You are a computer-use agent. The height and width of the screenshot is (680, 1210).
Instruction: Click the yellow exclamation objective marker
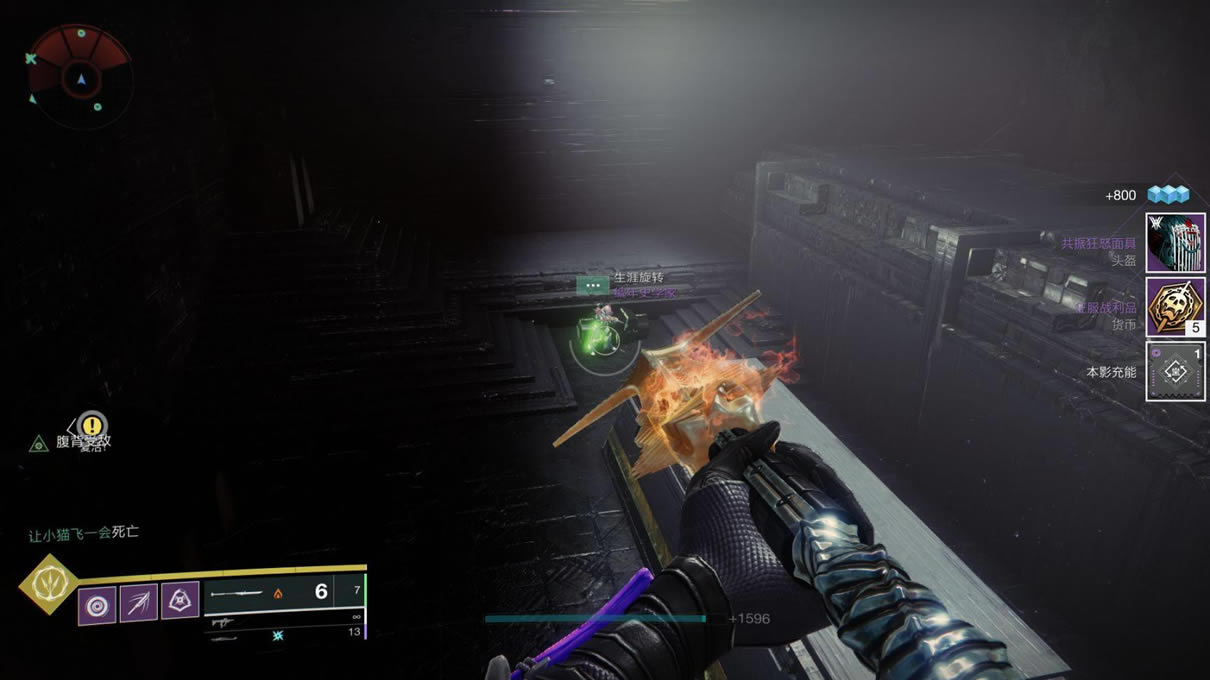point(92,425)
